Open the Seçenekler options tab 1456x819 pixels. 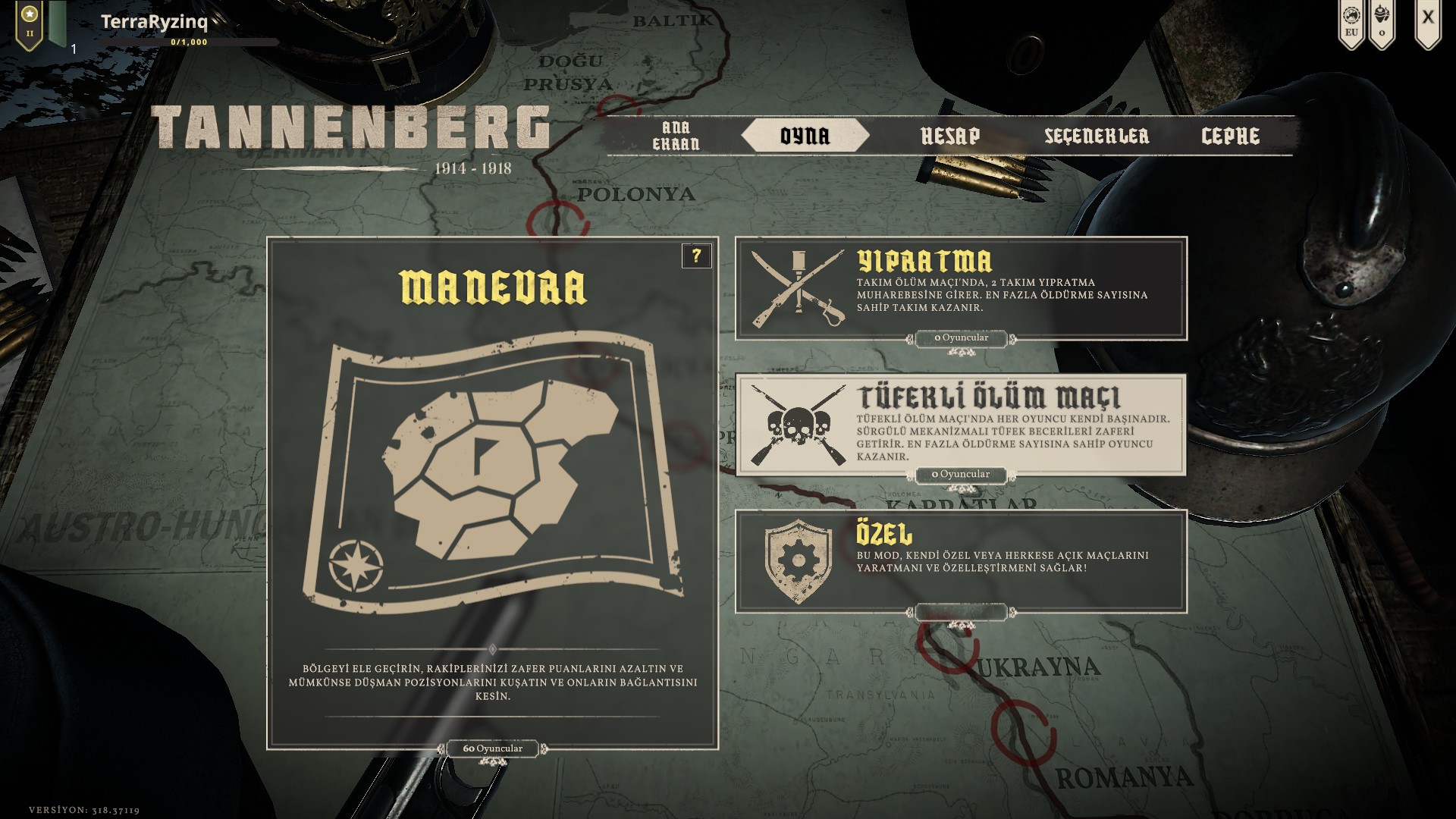1097,136
